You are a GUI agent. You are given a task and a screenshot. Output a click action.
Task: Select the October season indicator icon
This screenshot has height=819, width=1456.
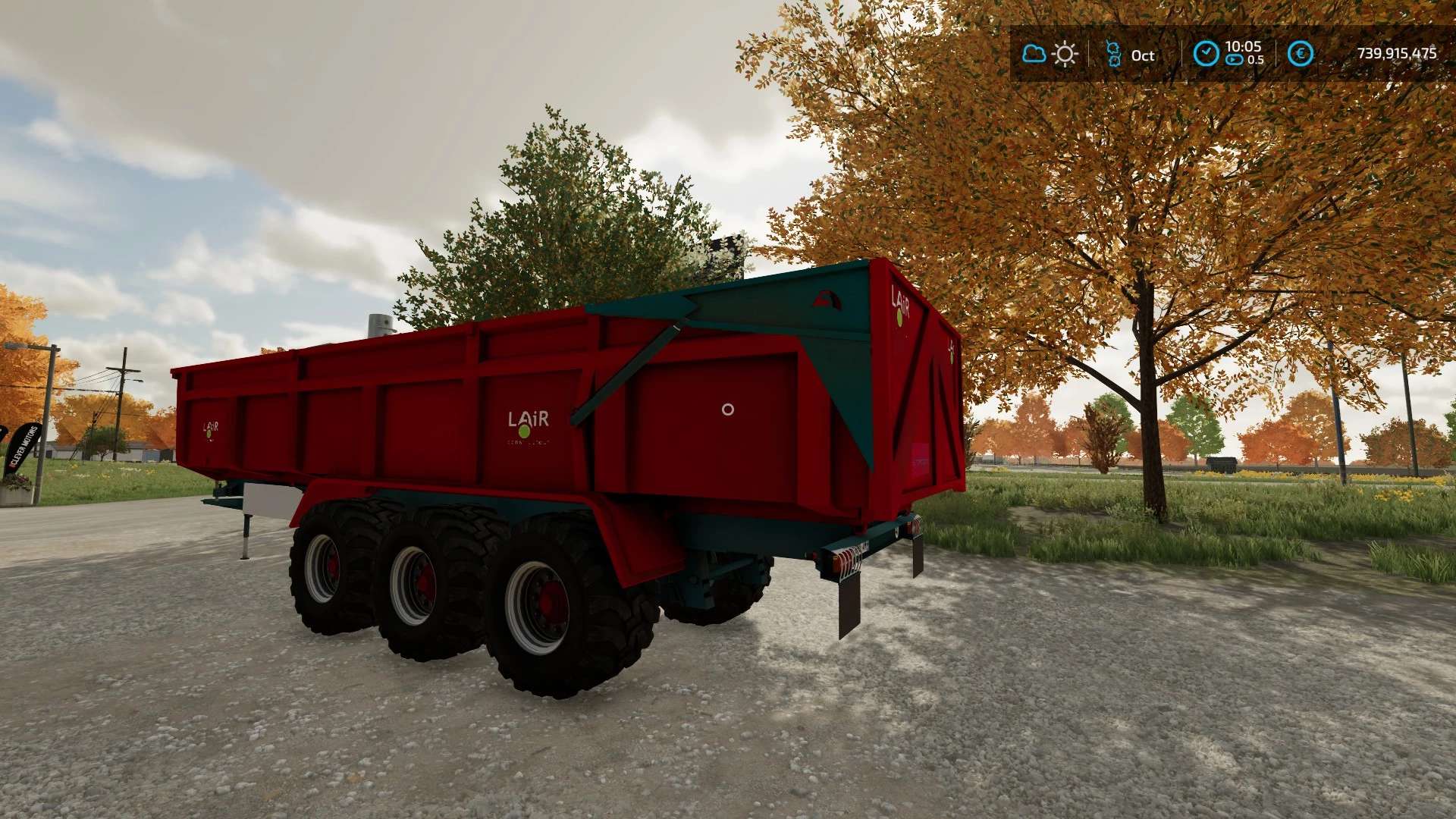[x=1113, y=54]
